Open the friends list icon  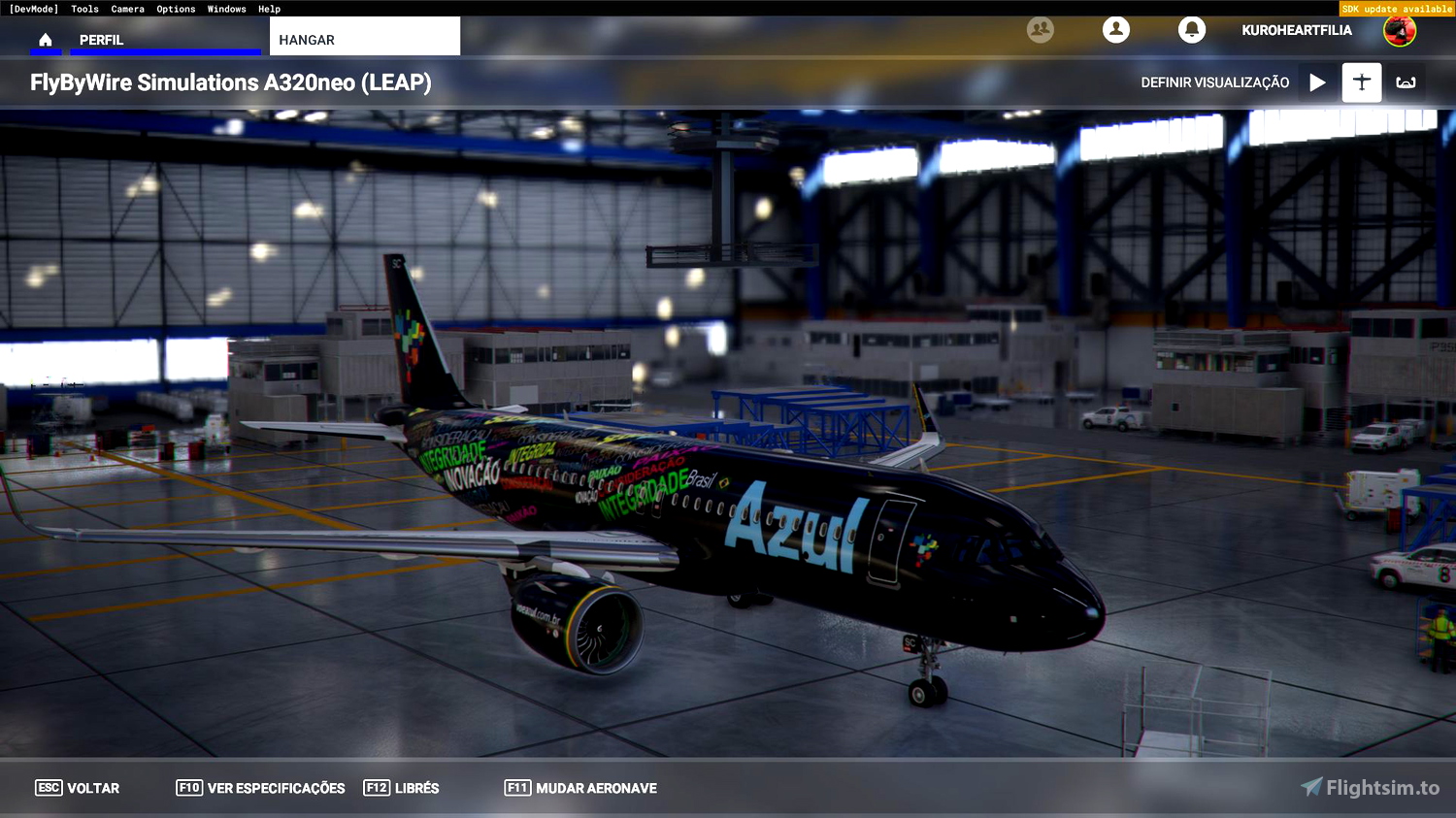coord(1040,30)
